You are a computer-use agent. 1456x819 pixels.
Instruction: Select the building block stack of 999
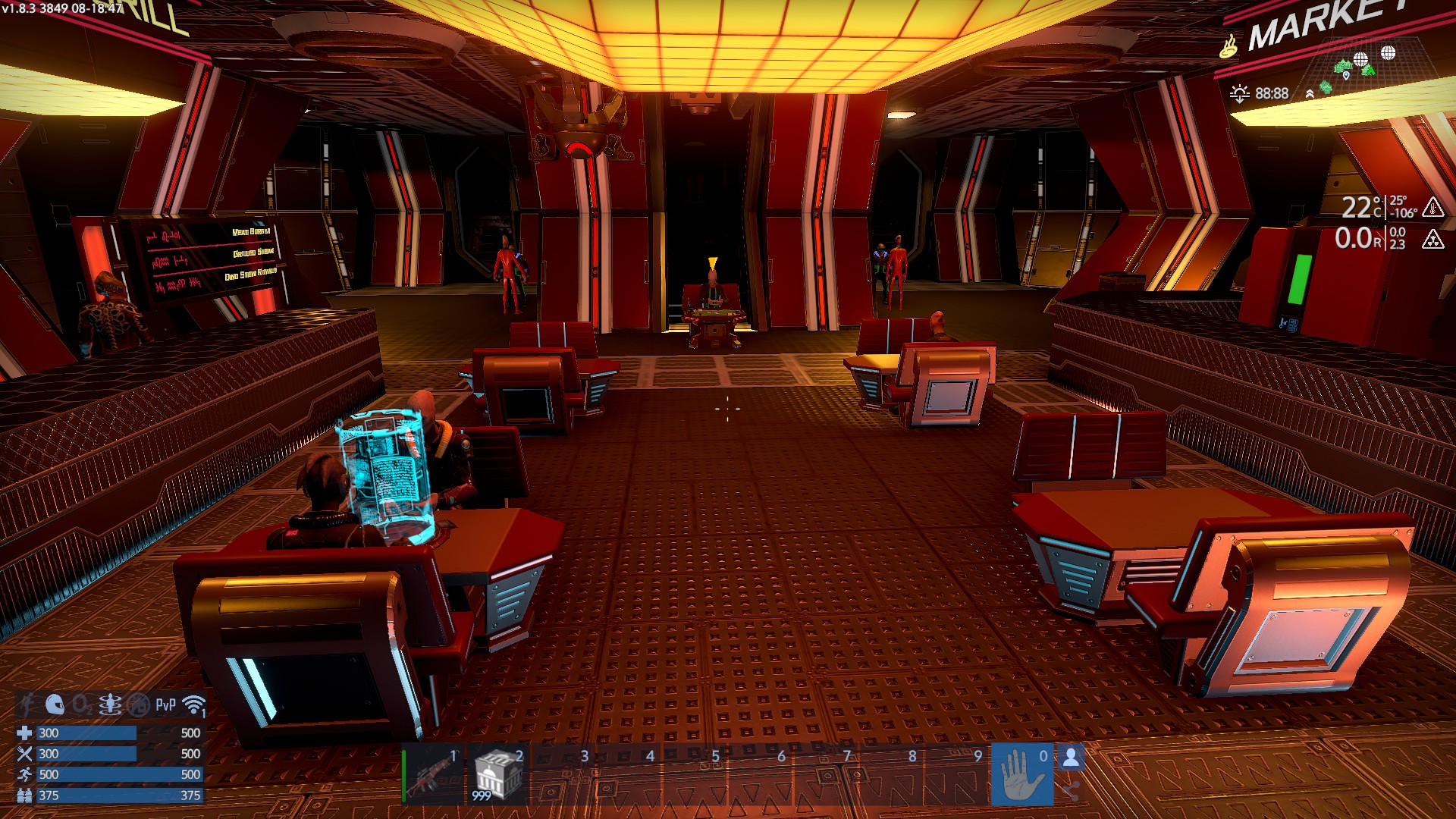click(x=497, y=775)
